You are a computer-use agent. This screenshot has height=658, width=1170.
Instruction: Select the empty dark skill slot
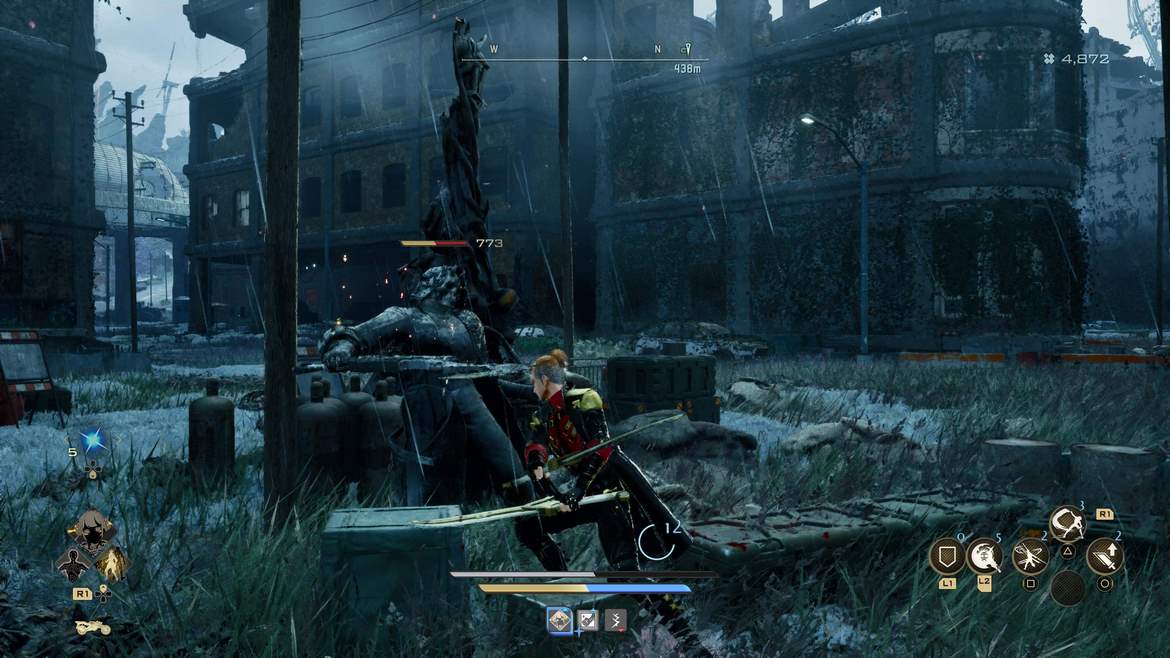[1067, 588]
